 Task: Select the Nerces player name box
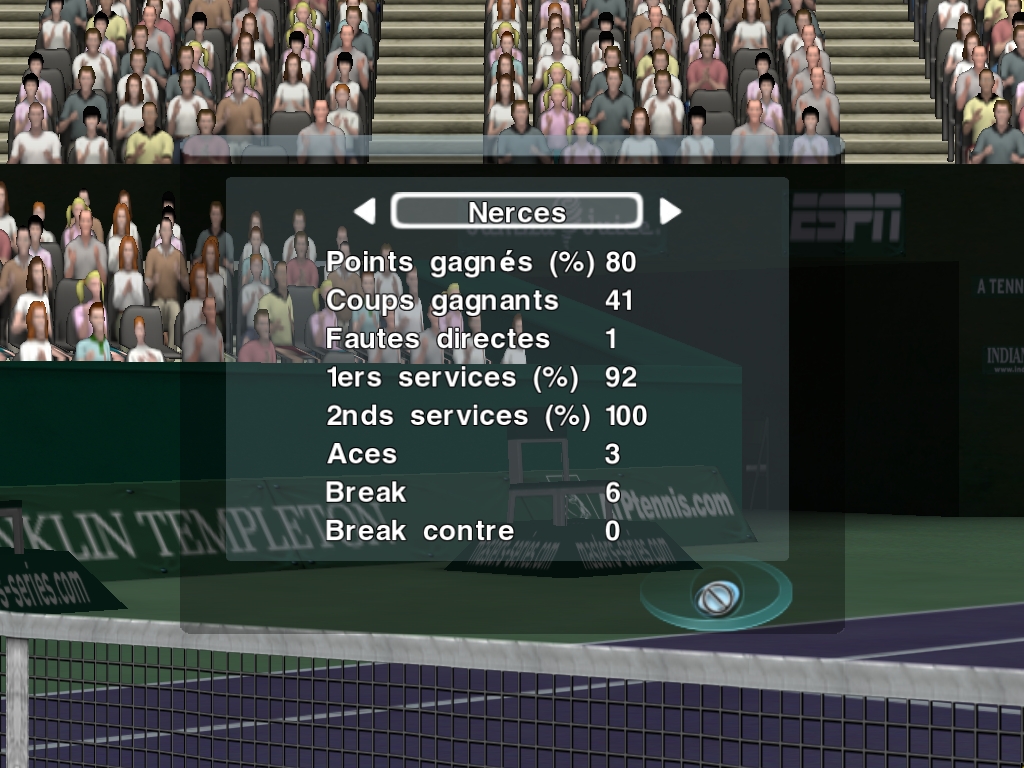[516, 211]
